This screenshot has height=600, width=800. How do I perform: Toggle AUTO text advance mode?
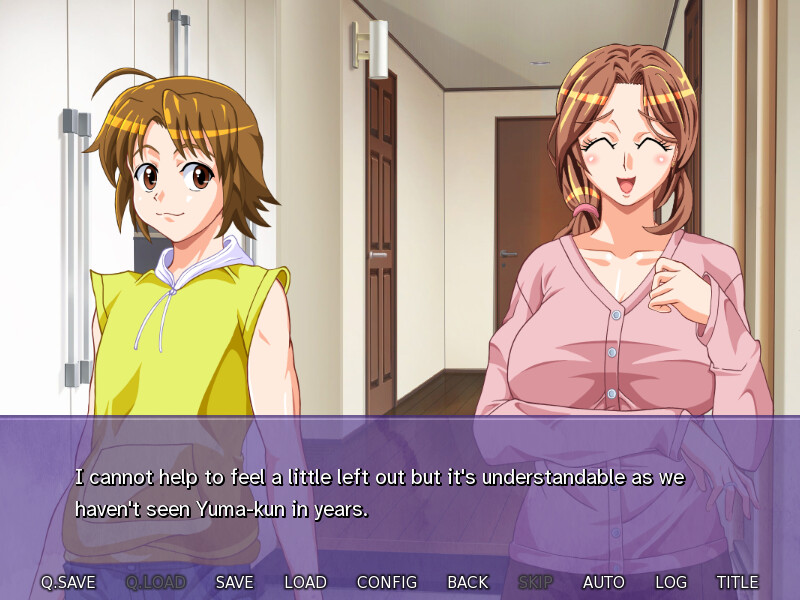604,582
